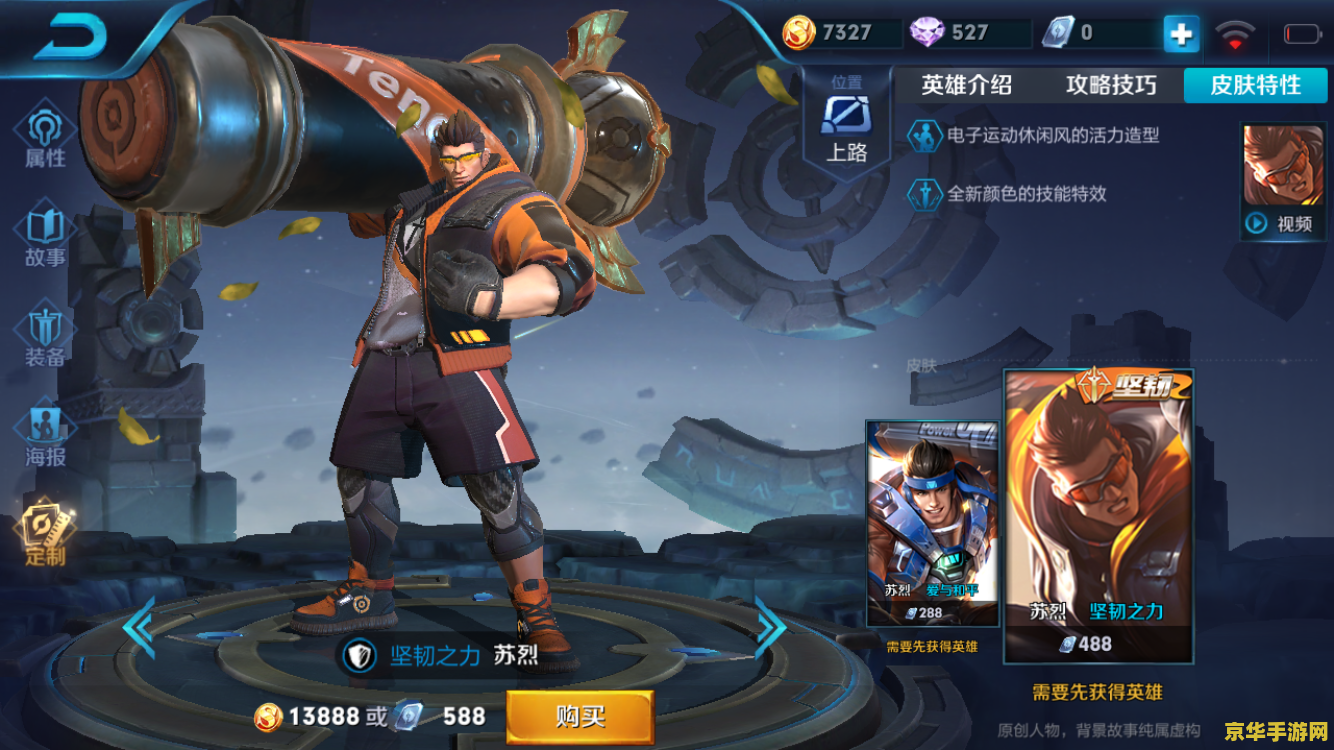Click the blue plus add-currency button

[x=1181, y=34]
